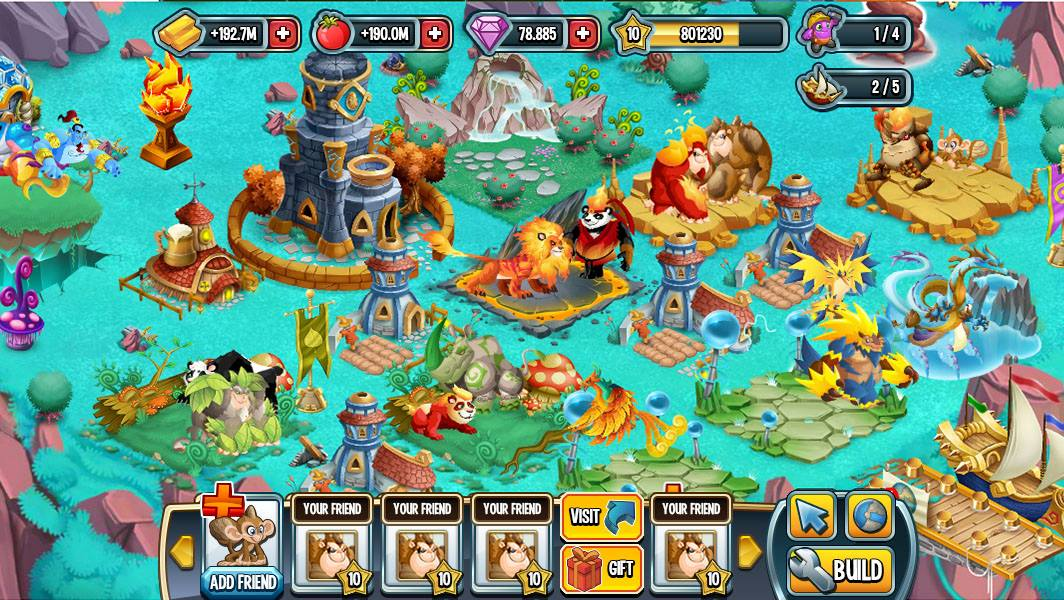1064x600 pixels.
Task: Open the worker monster counter icon
Action: tap(821, 33)
